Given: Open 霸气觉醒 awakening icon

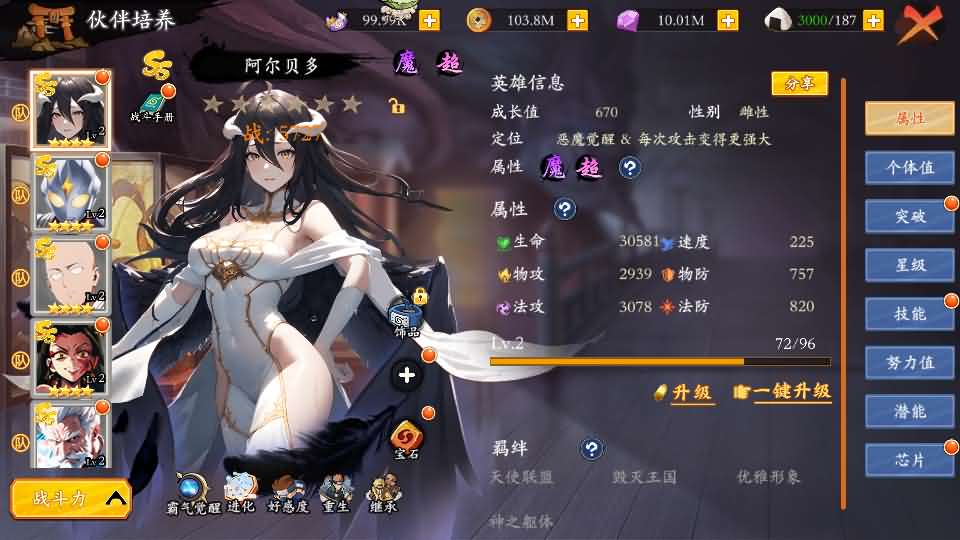Looking at the screenshot, I should point(191,493).
